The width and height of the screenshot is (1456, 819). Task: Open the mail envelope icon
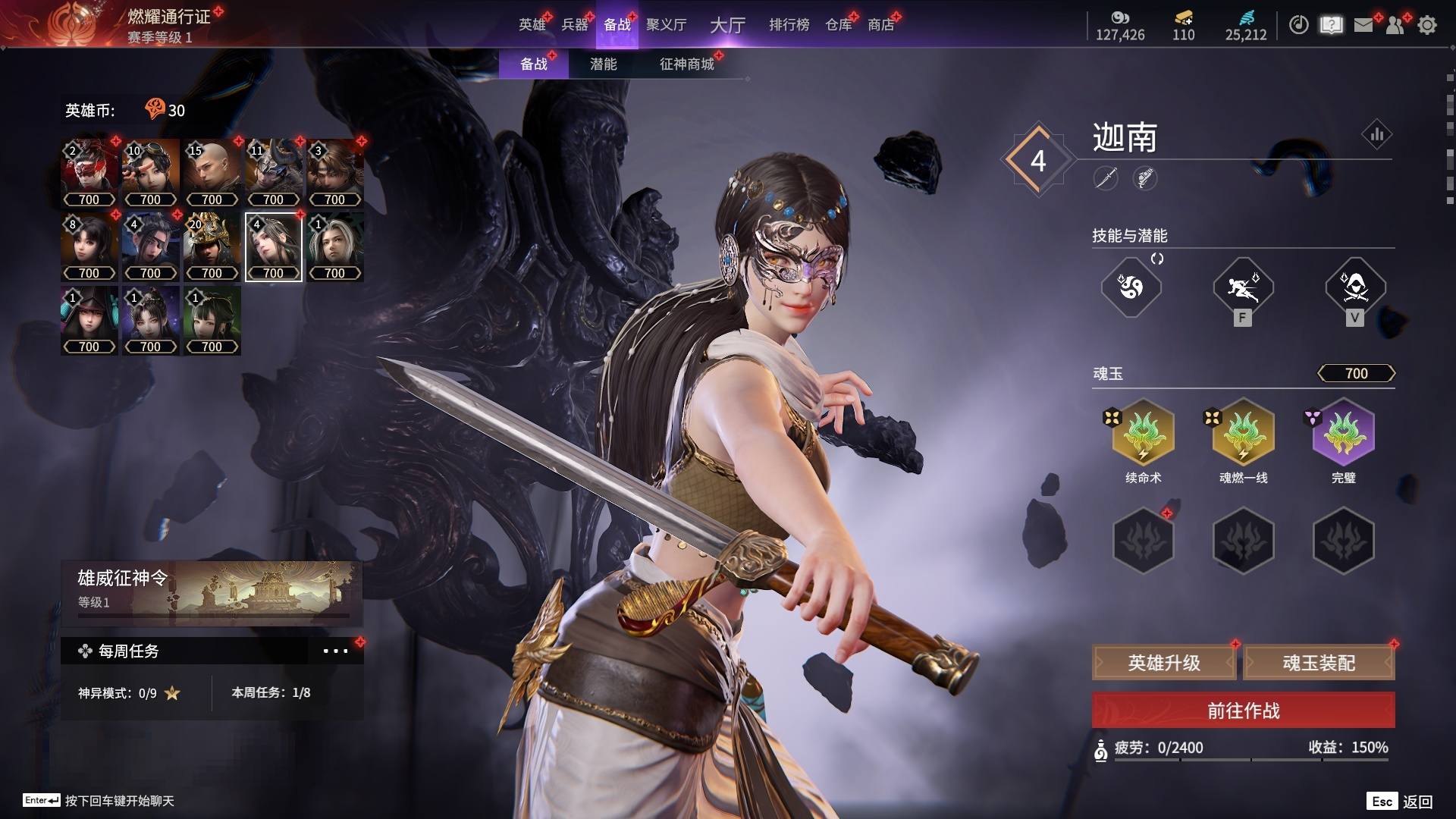1363,25
